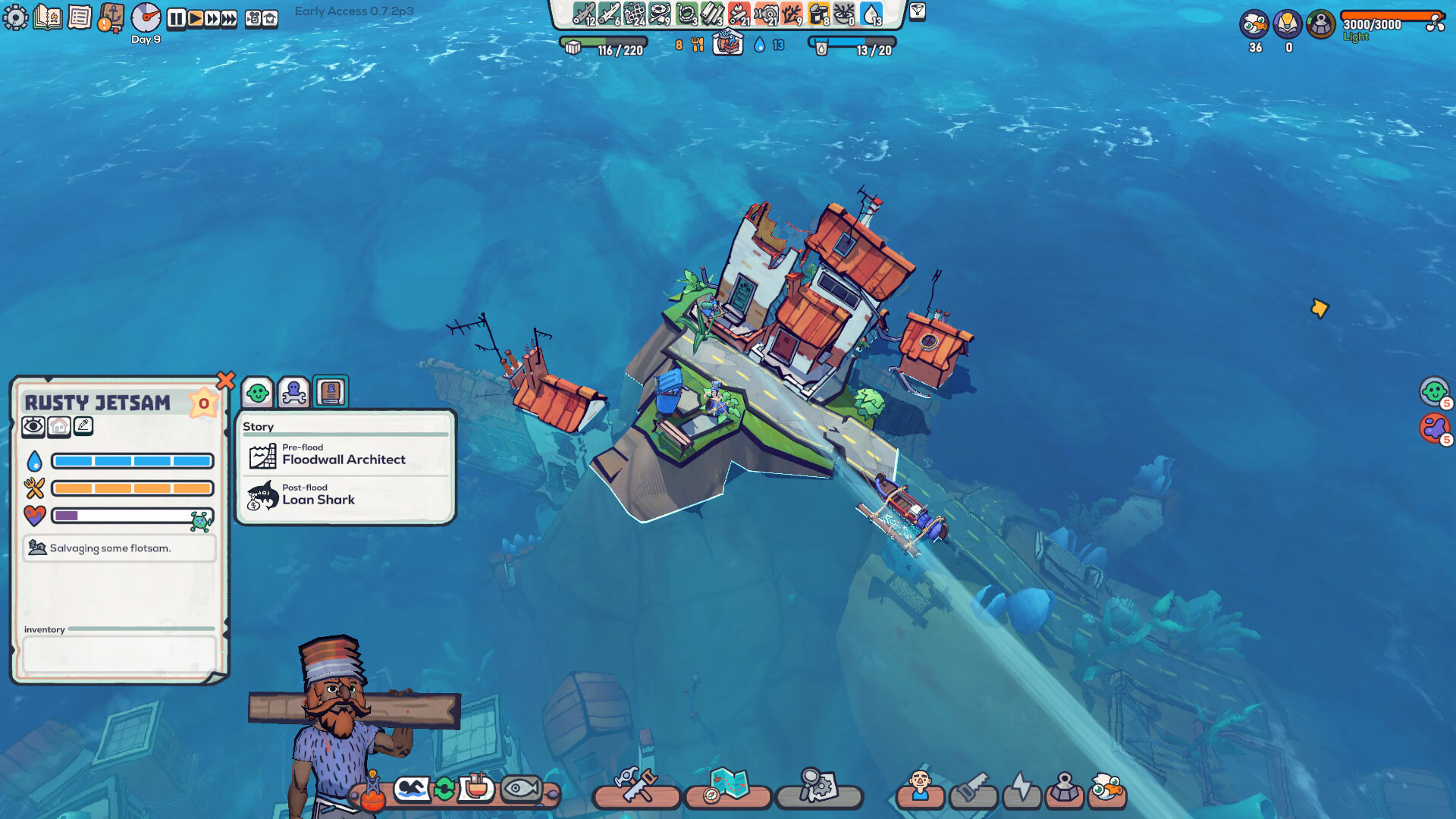Switch to Rusty Jetsam's mood face tab
The image size is (1456, 819).
259,393
